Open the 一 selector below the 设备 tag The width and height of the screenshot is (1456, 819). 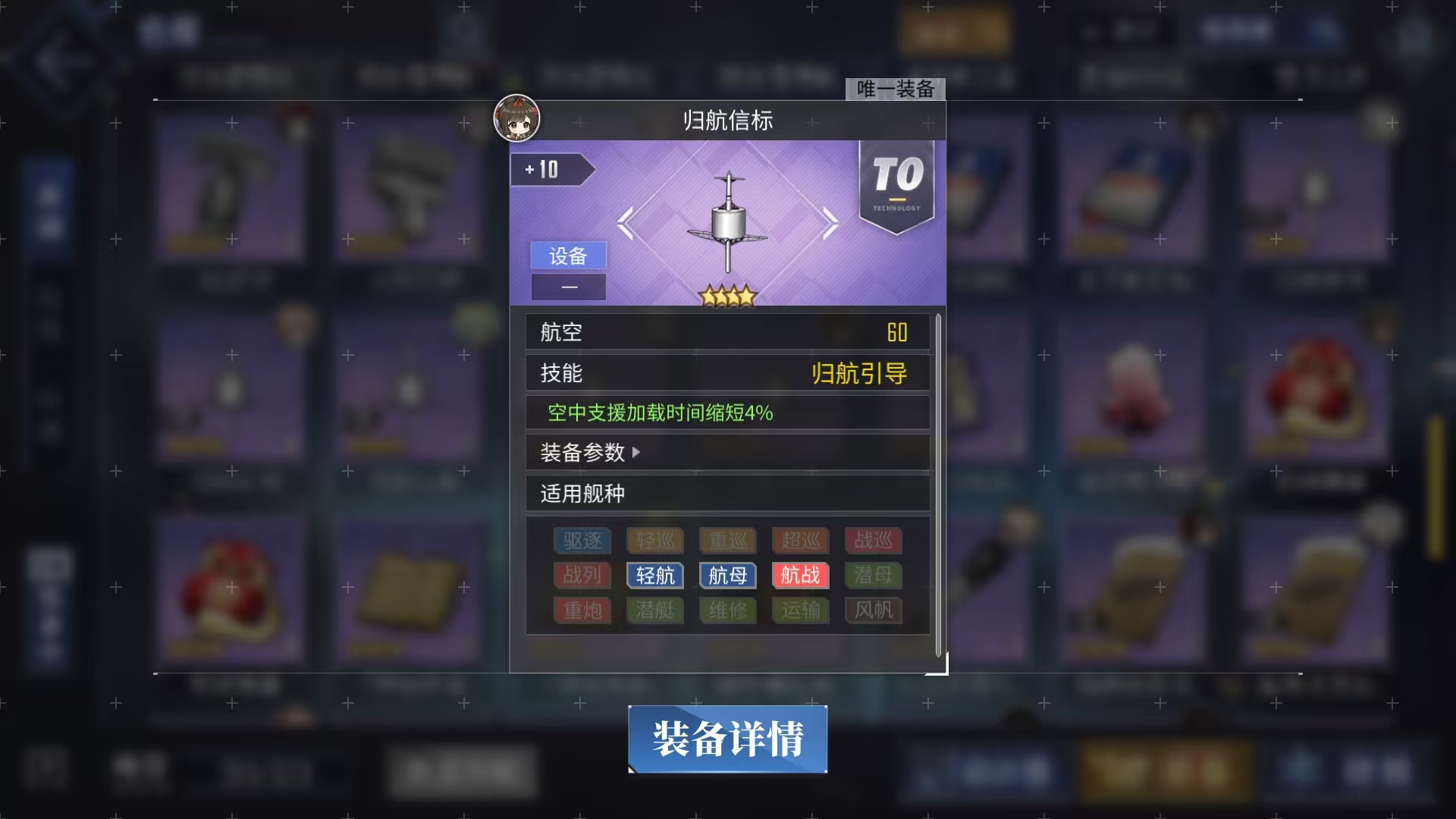[569, 287]
